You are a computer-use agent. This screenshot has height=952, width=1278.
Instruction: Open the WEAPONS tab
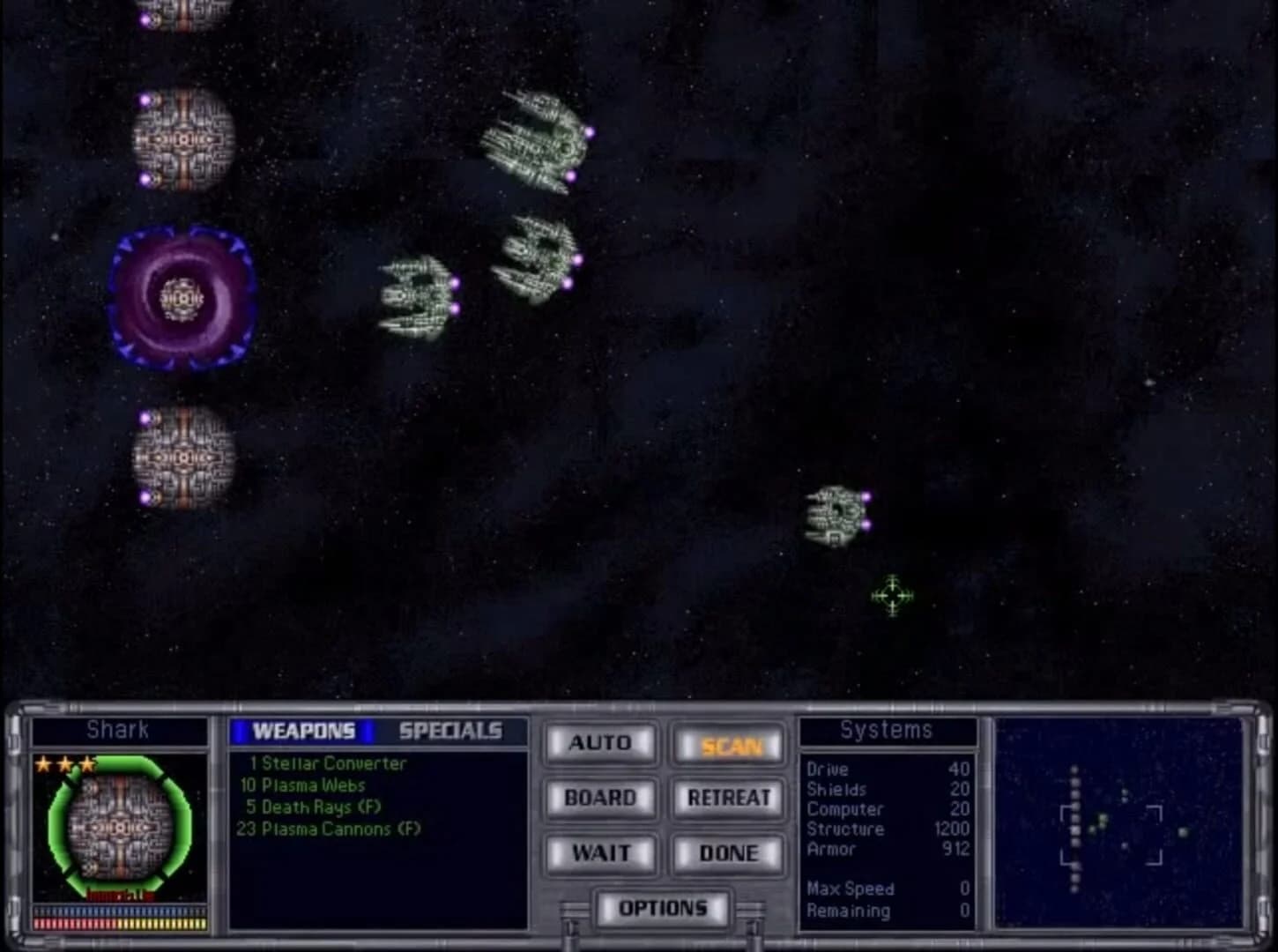303,731
